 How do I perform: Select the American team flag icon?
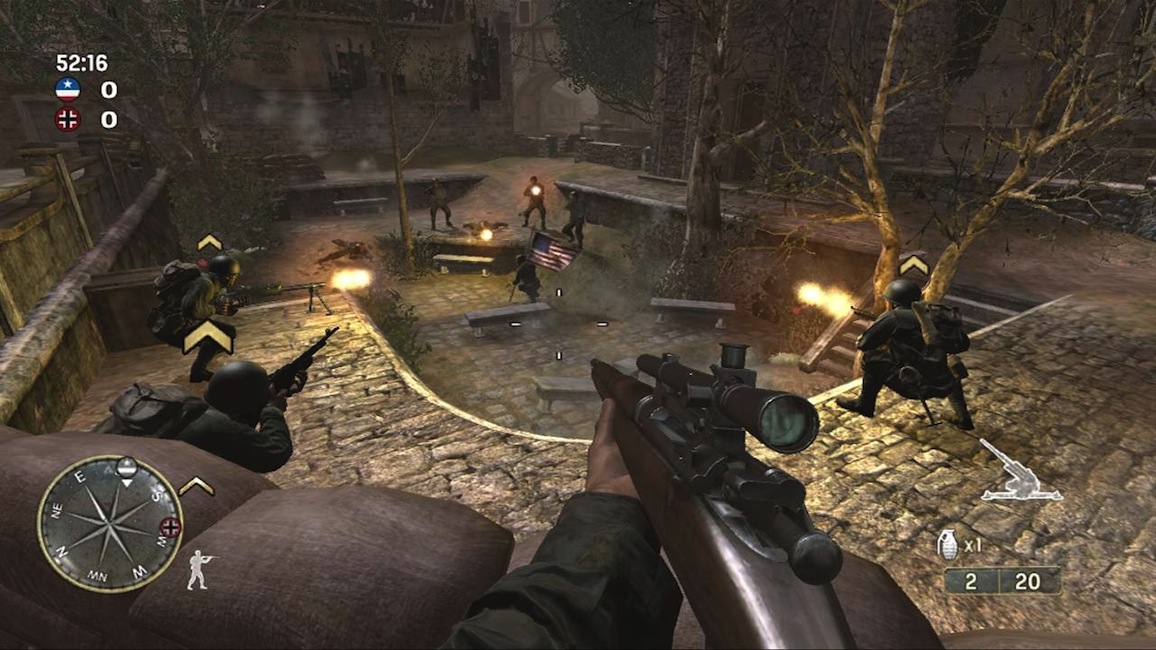(67, 90)
